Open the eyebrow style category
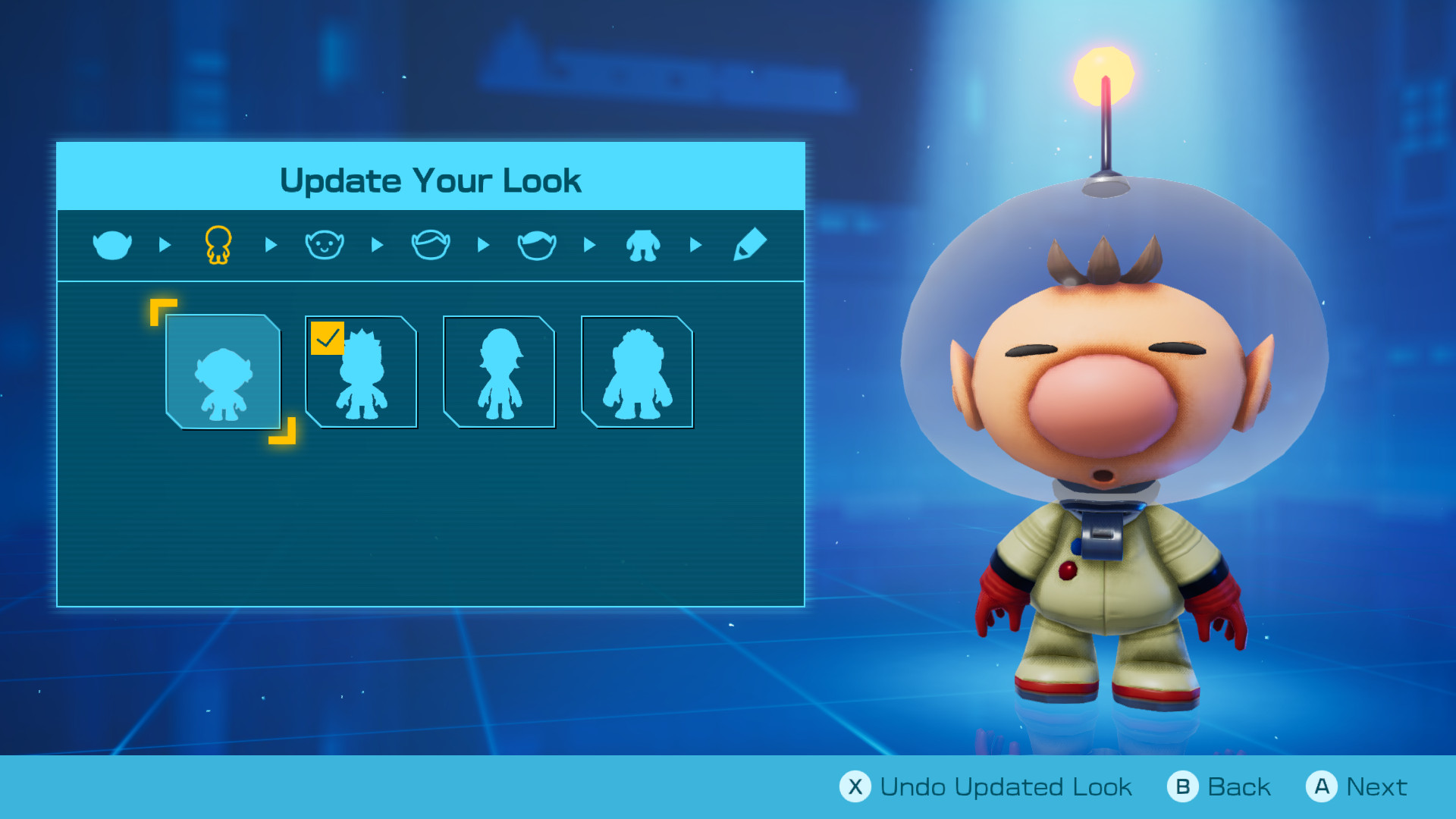The width and height of the screenshot is (1456, 819). click(430, 244)
